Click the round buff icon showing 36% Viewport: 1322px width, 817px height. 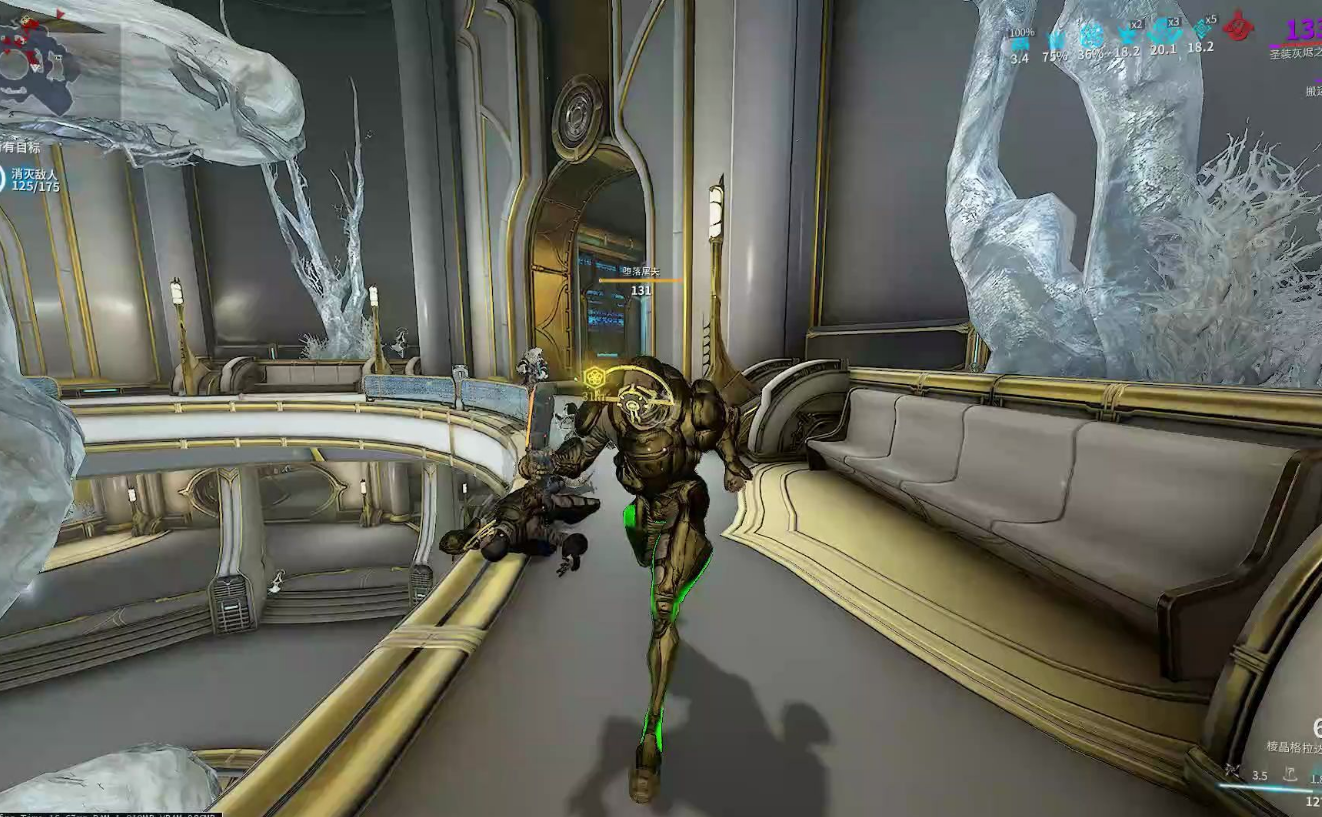(1091, 37)
